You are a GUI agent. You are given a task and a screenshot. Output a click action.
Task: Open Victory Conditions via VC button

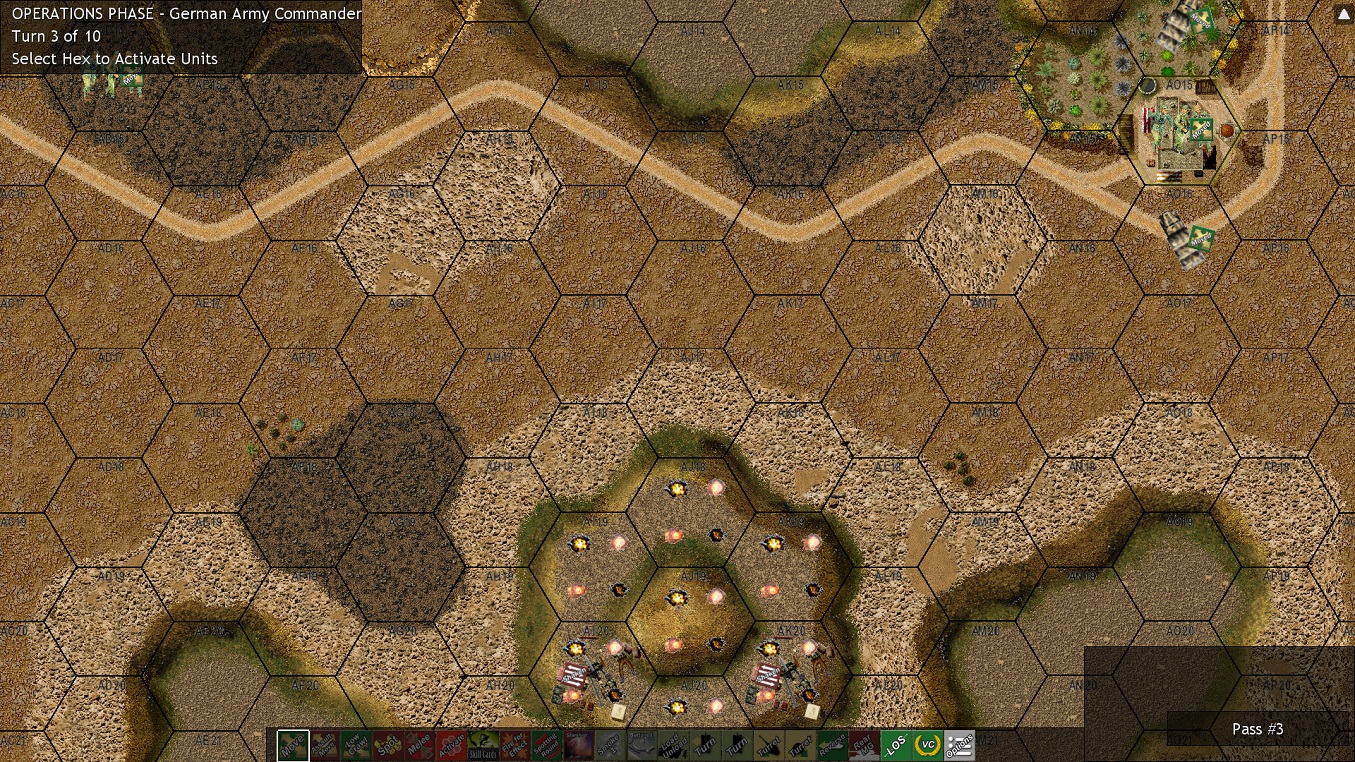click(928, 744)
